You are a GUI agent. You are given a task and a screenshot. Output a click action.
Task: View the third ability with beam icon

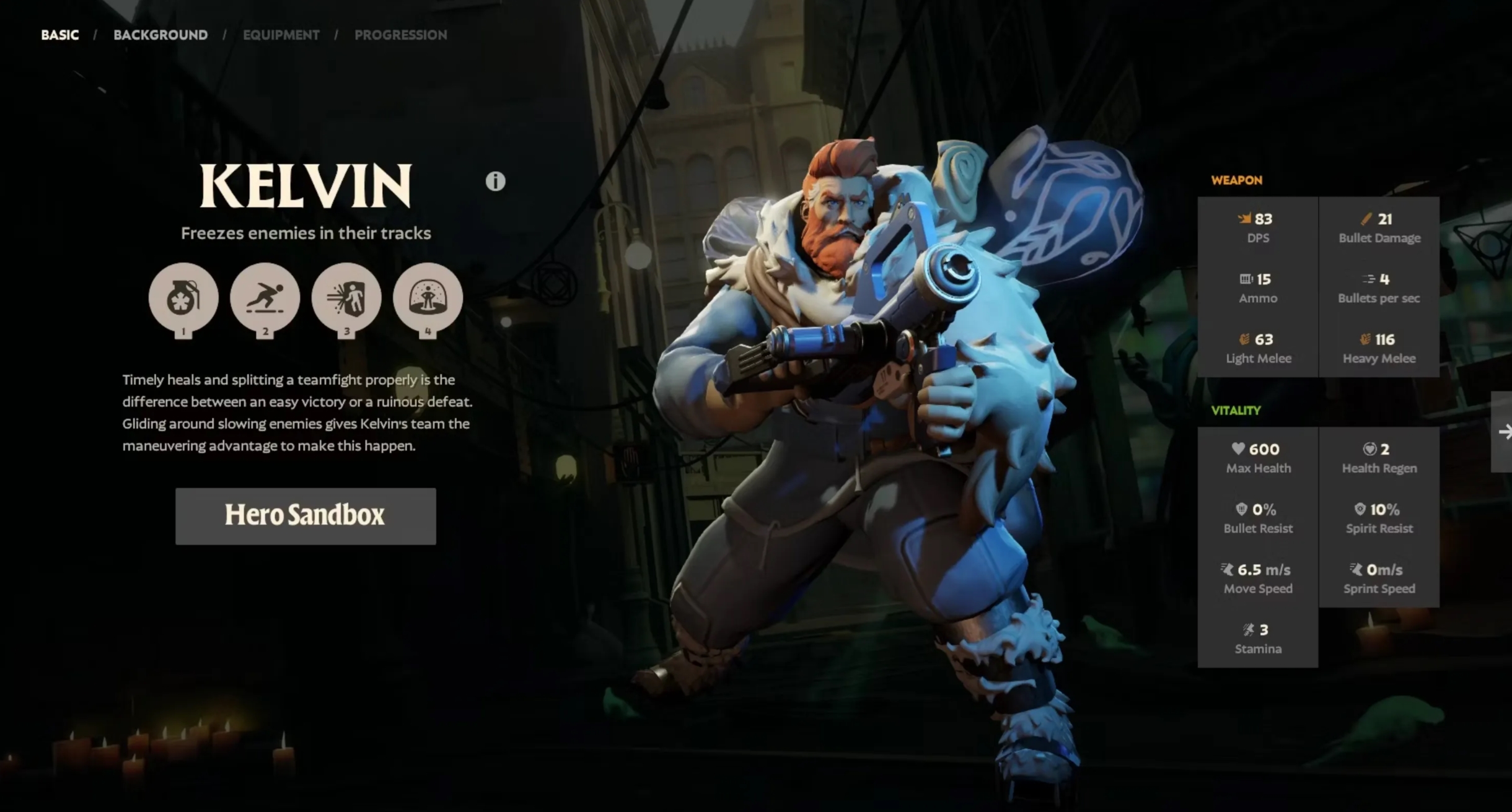(x=346, y=298)
